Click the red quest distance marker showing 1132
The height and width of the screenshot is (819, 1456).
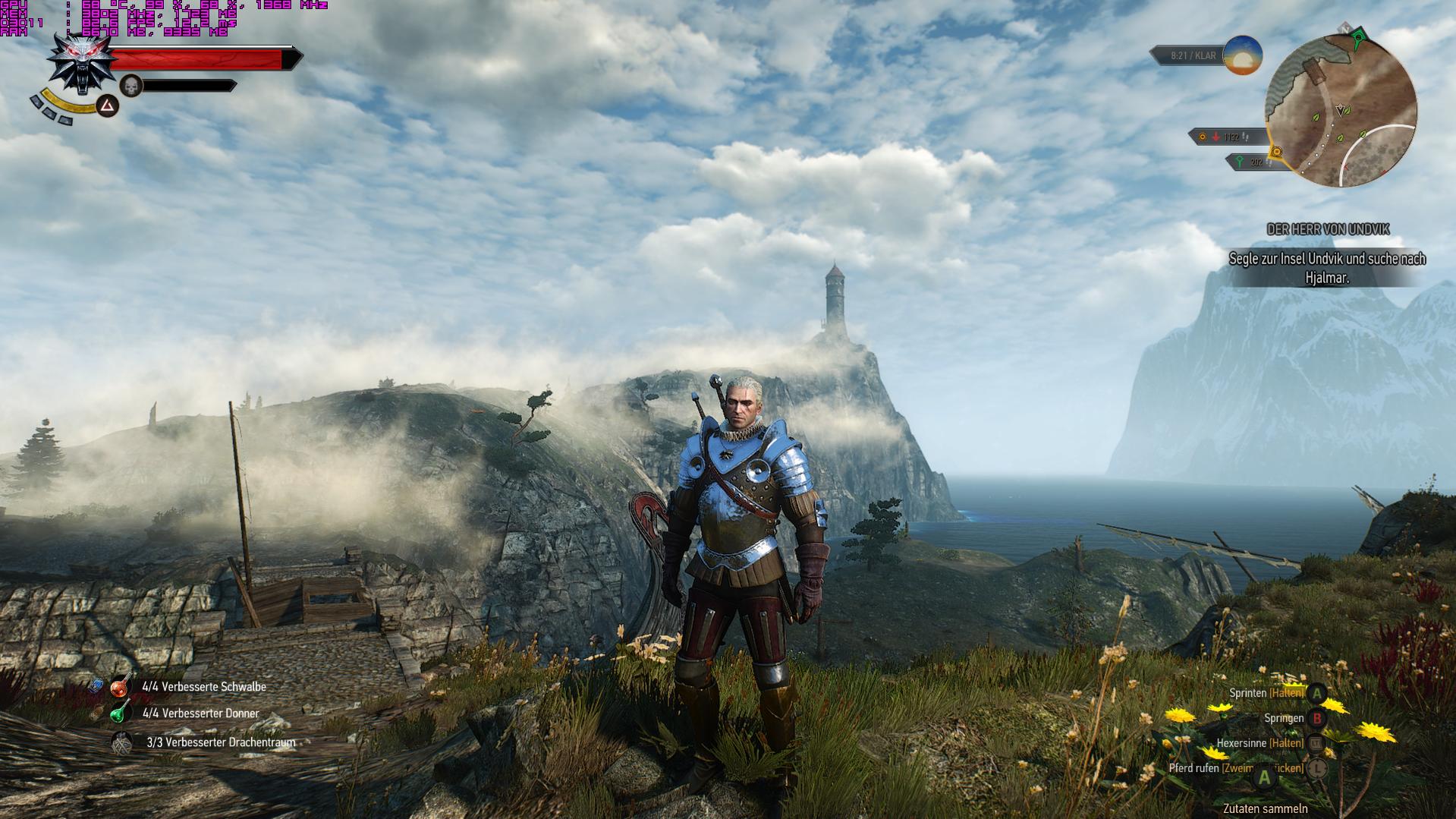(1223, 137)
